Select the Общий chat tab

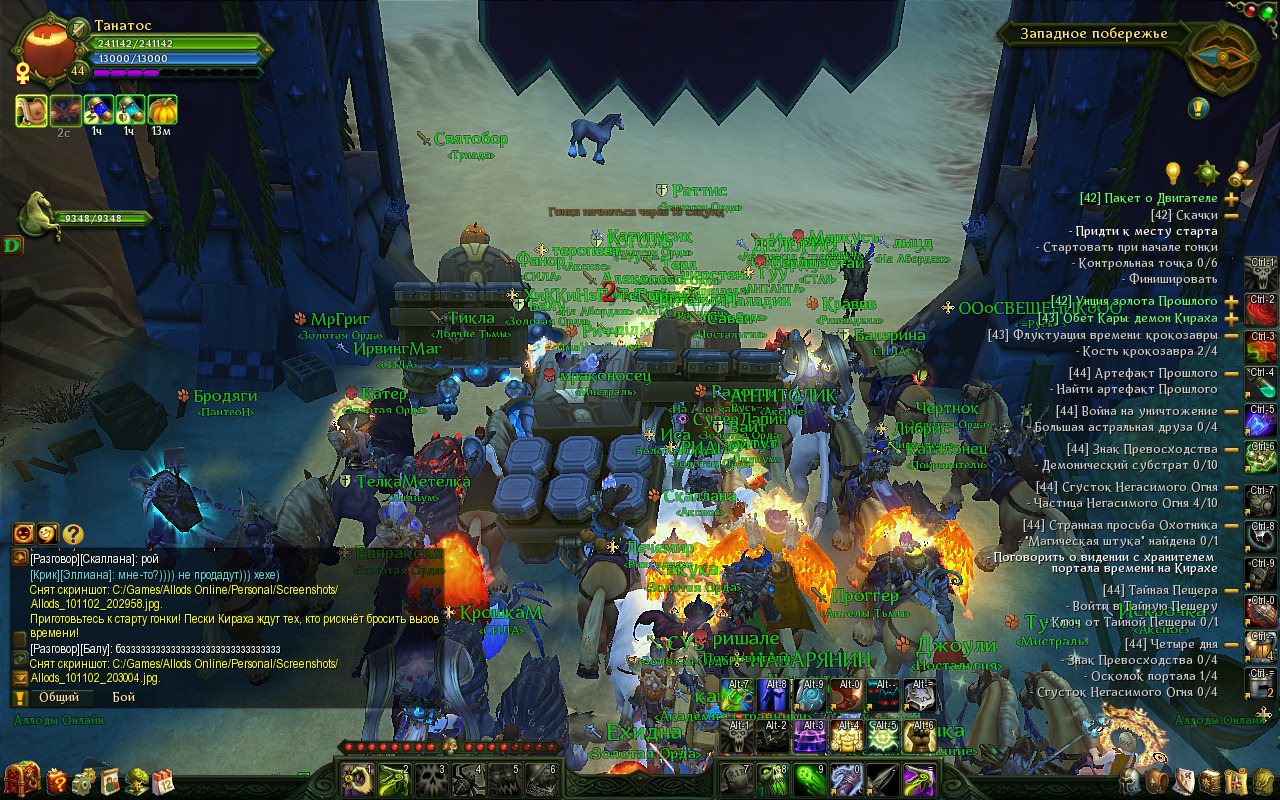[58, 698]
